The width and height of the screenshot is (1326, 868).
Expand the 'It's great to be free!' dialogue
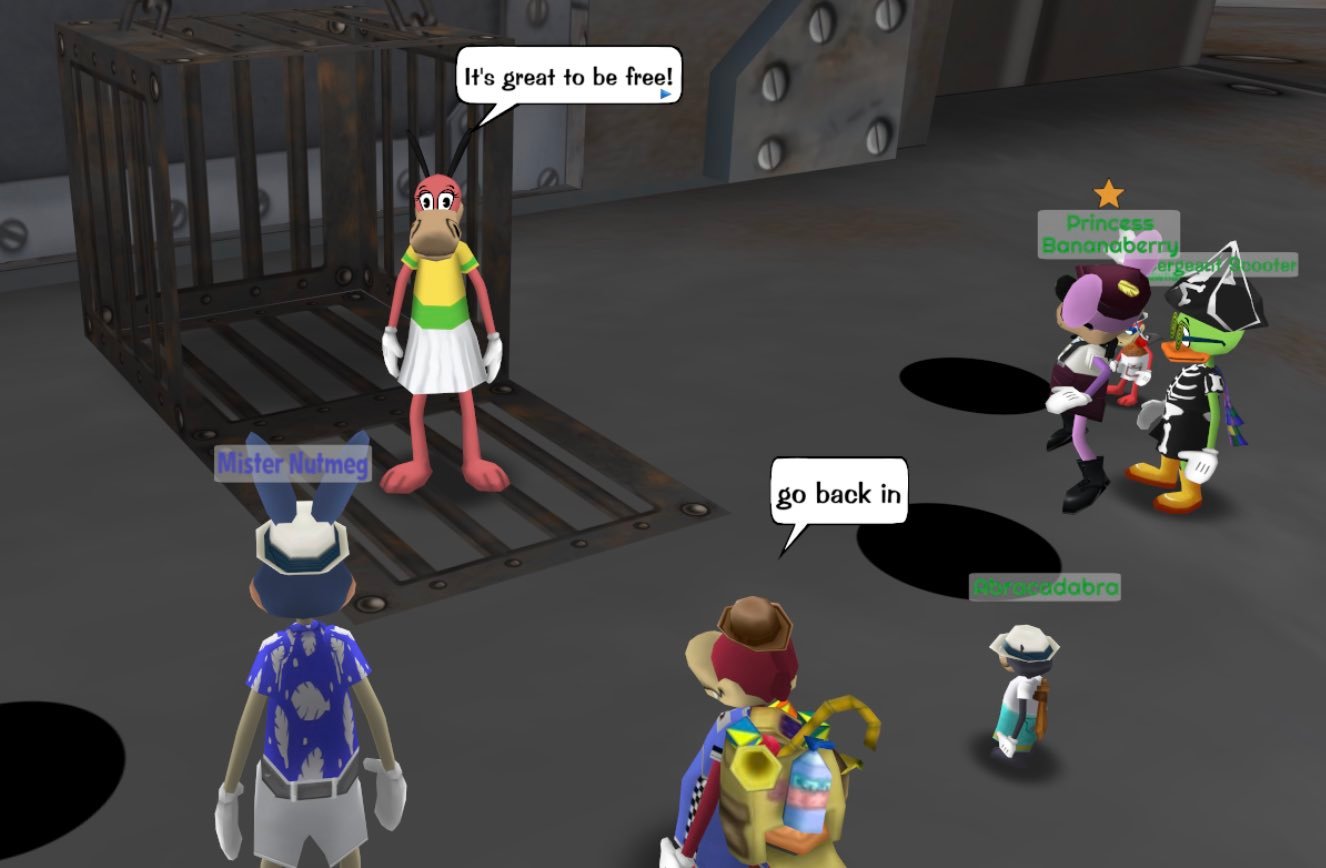click(x=568, y=75)
